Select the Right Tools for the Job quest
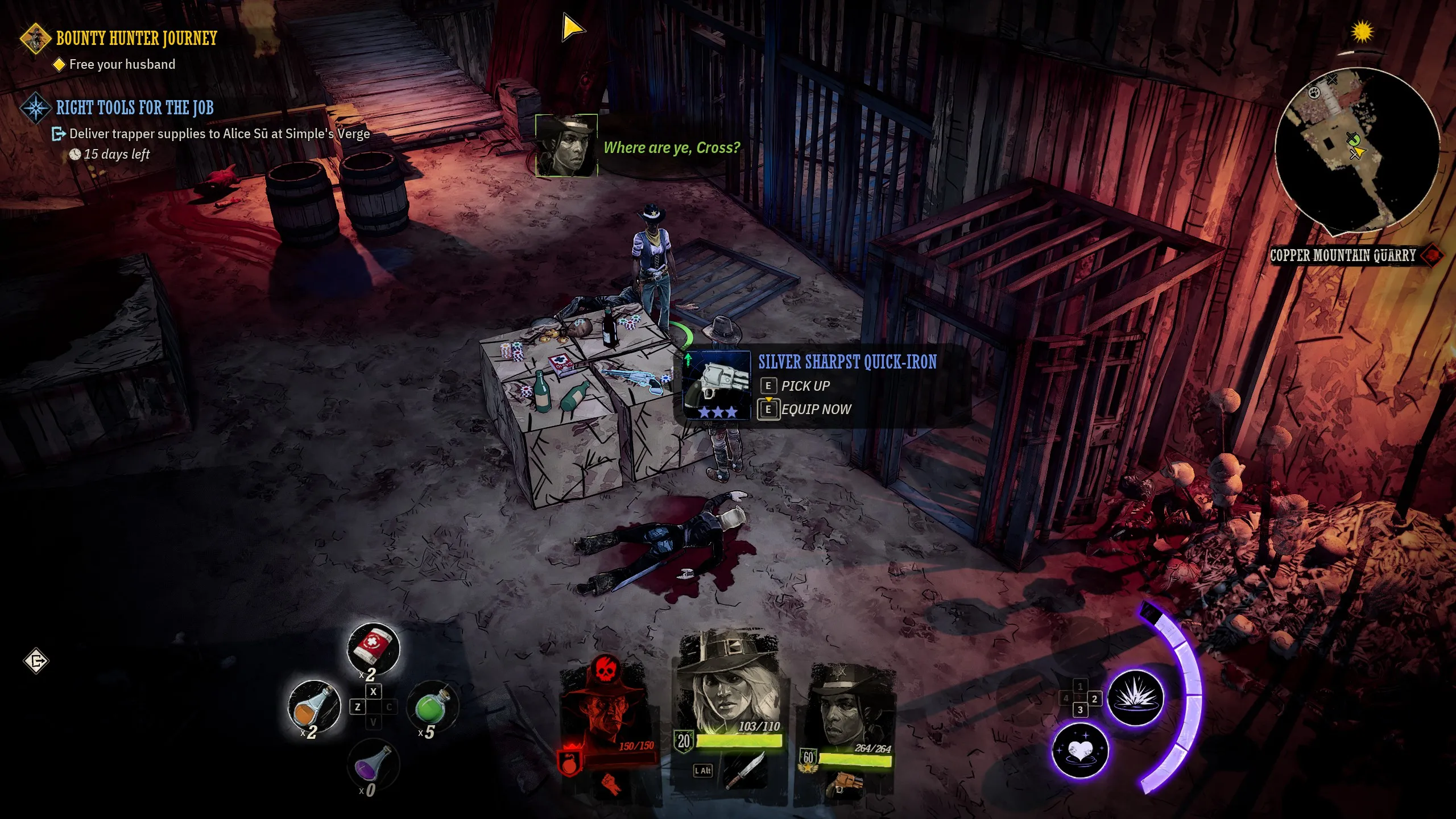Image resolution: width=1456 pixels, height=819 pixels. coord(134,108)
